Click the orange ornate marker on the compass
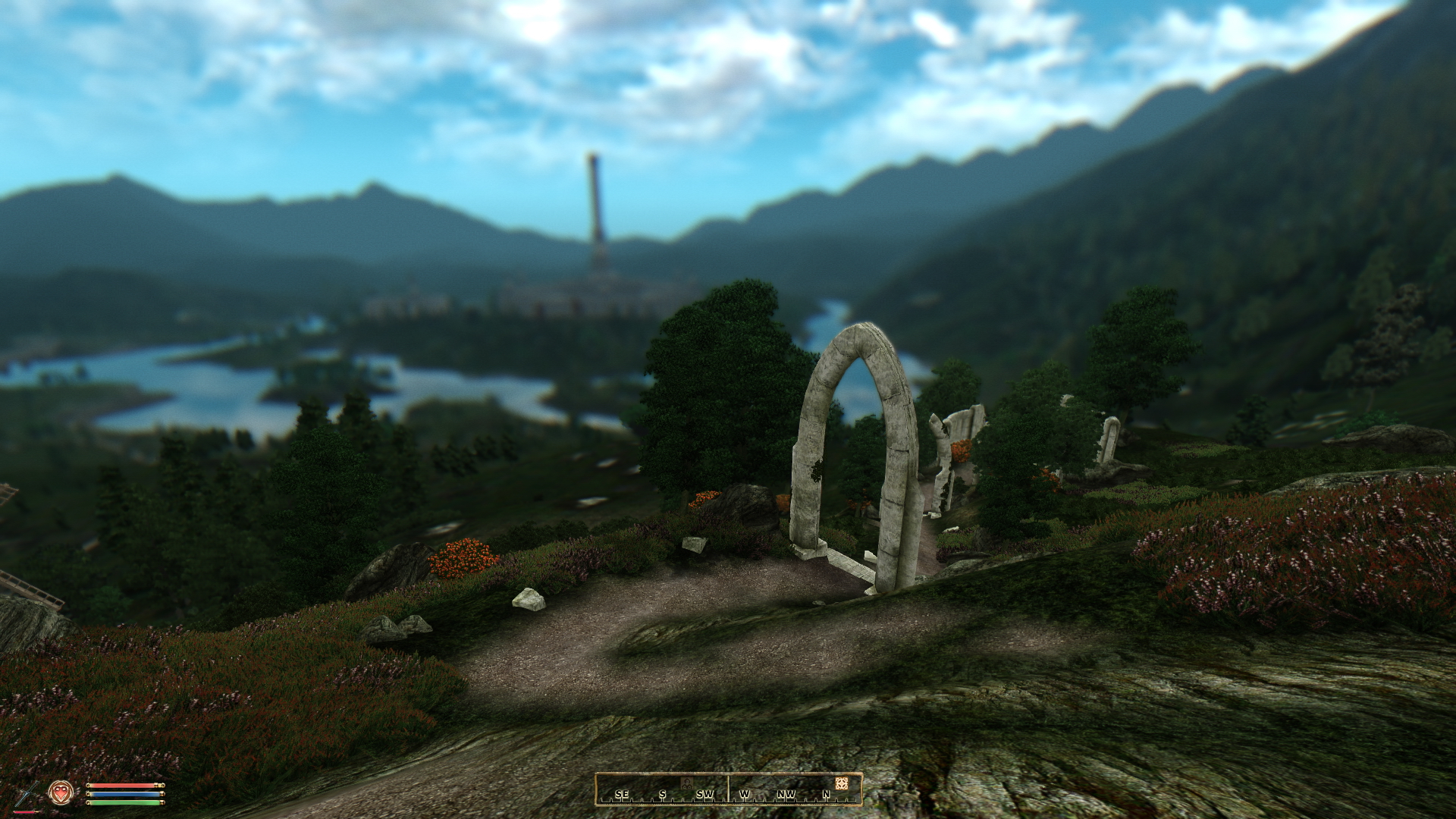Screen dimensions: 1456x819 coord(841,783)
